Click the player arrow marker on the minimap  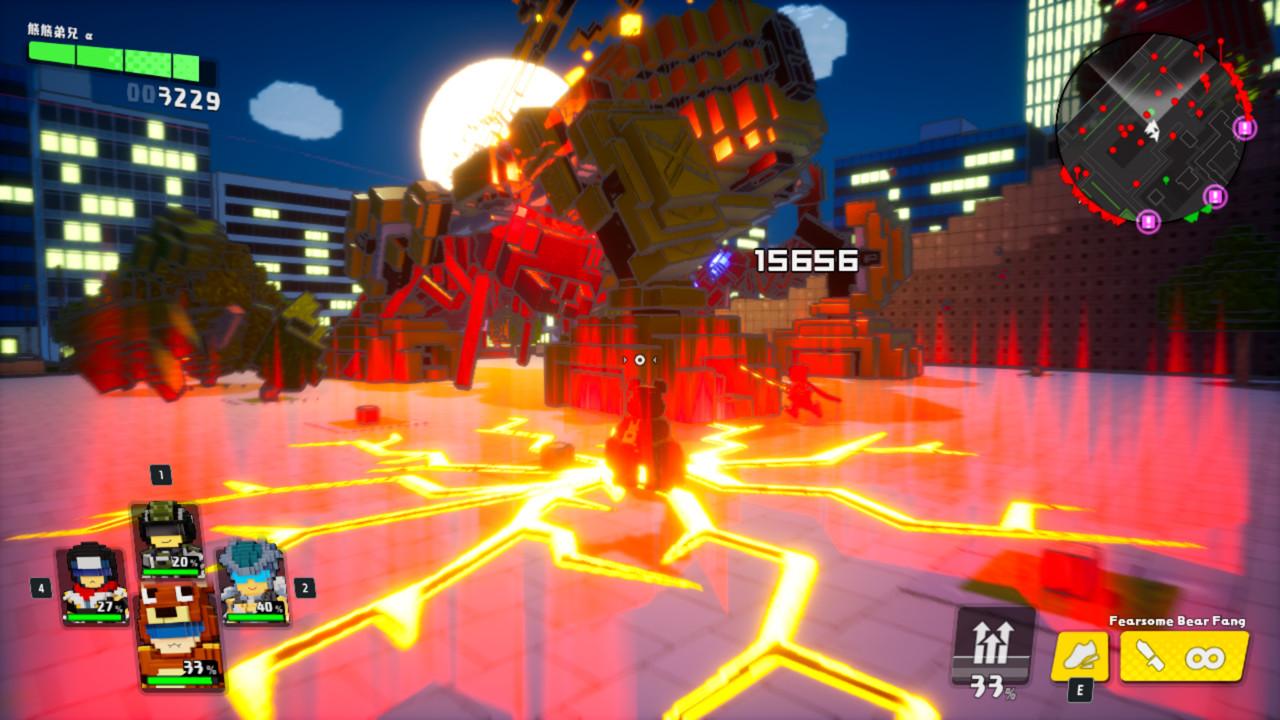tap(1152, 131)
